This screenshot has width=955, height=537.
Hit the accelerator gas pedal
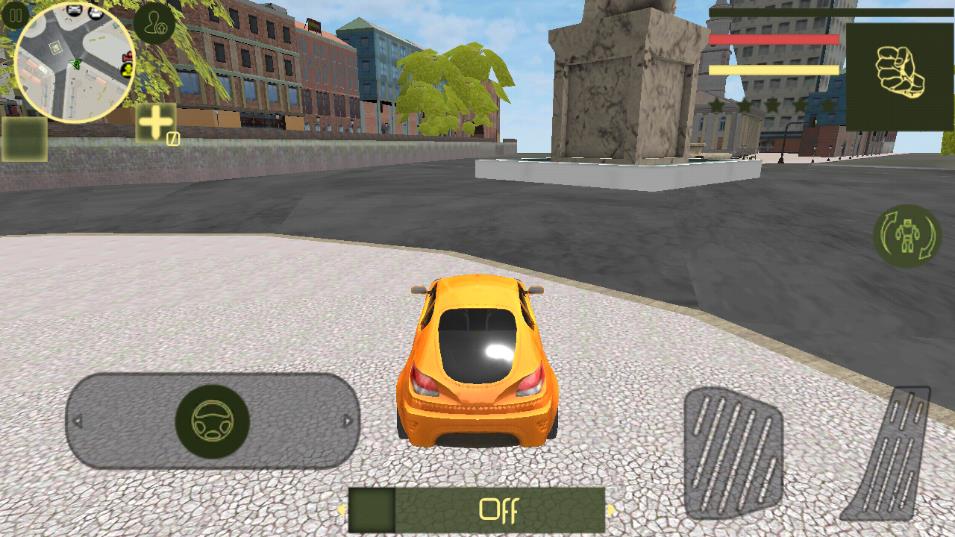tap(889, 453)
